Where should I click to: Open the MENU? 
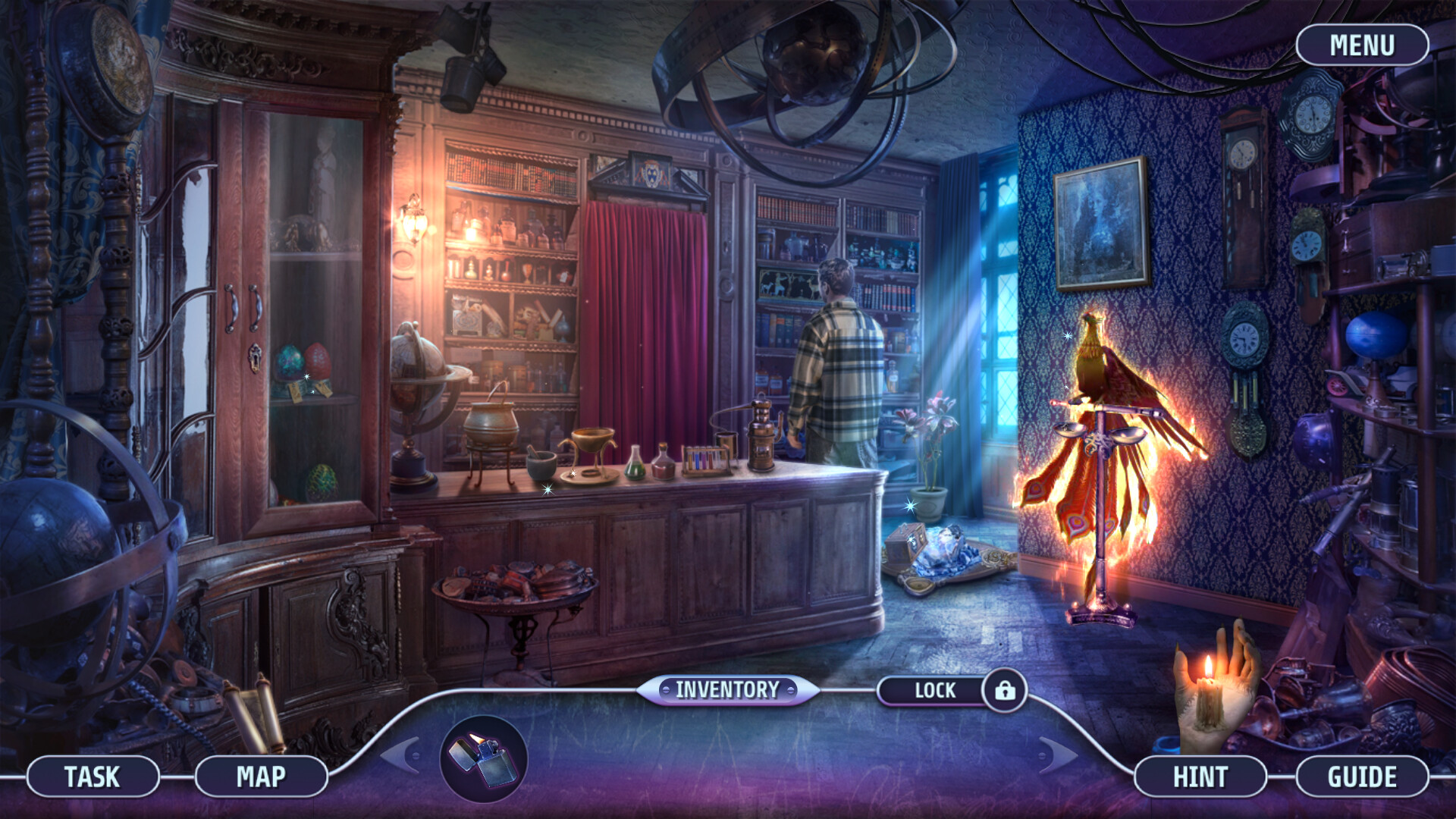pos(1361,44)
